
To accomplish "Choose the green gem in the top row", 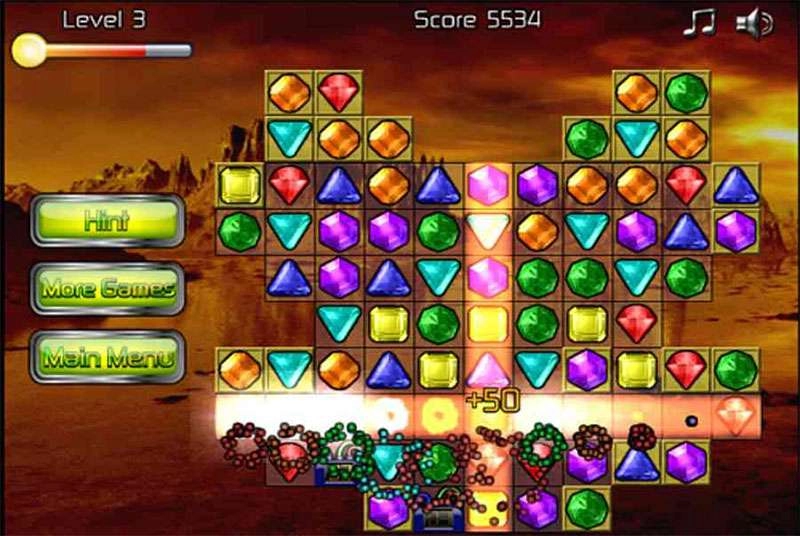I will coord(686,93).
